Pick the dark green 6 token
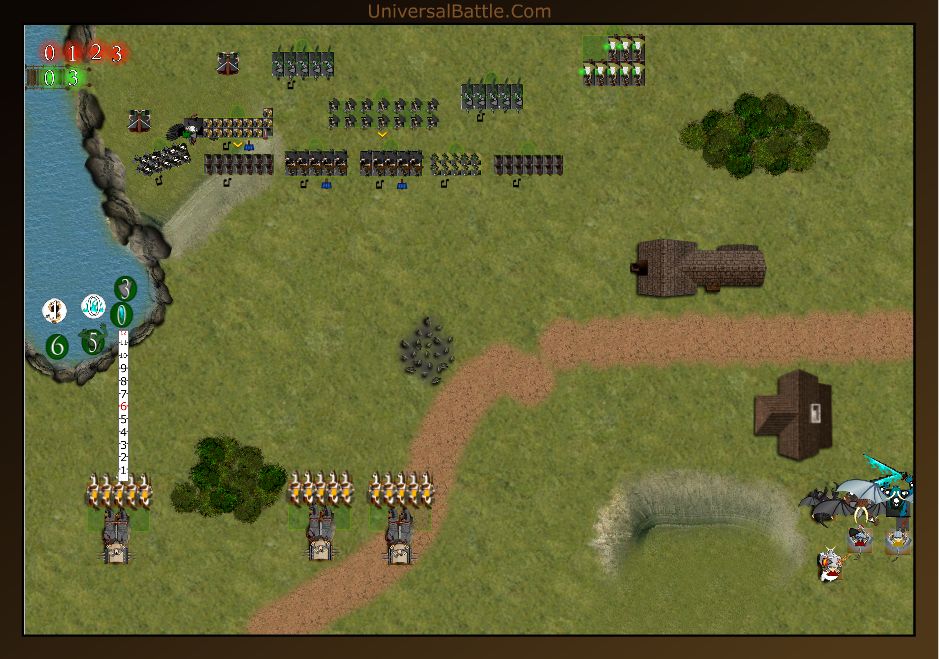The height and width of the screenshot is (659, 939). [x=57, y=347]
